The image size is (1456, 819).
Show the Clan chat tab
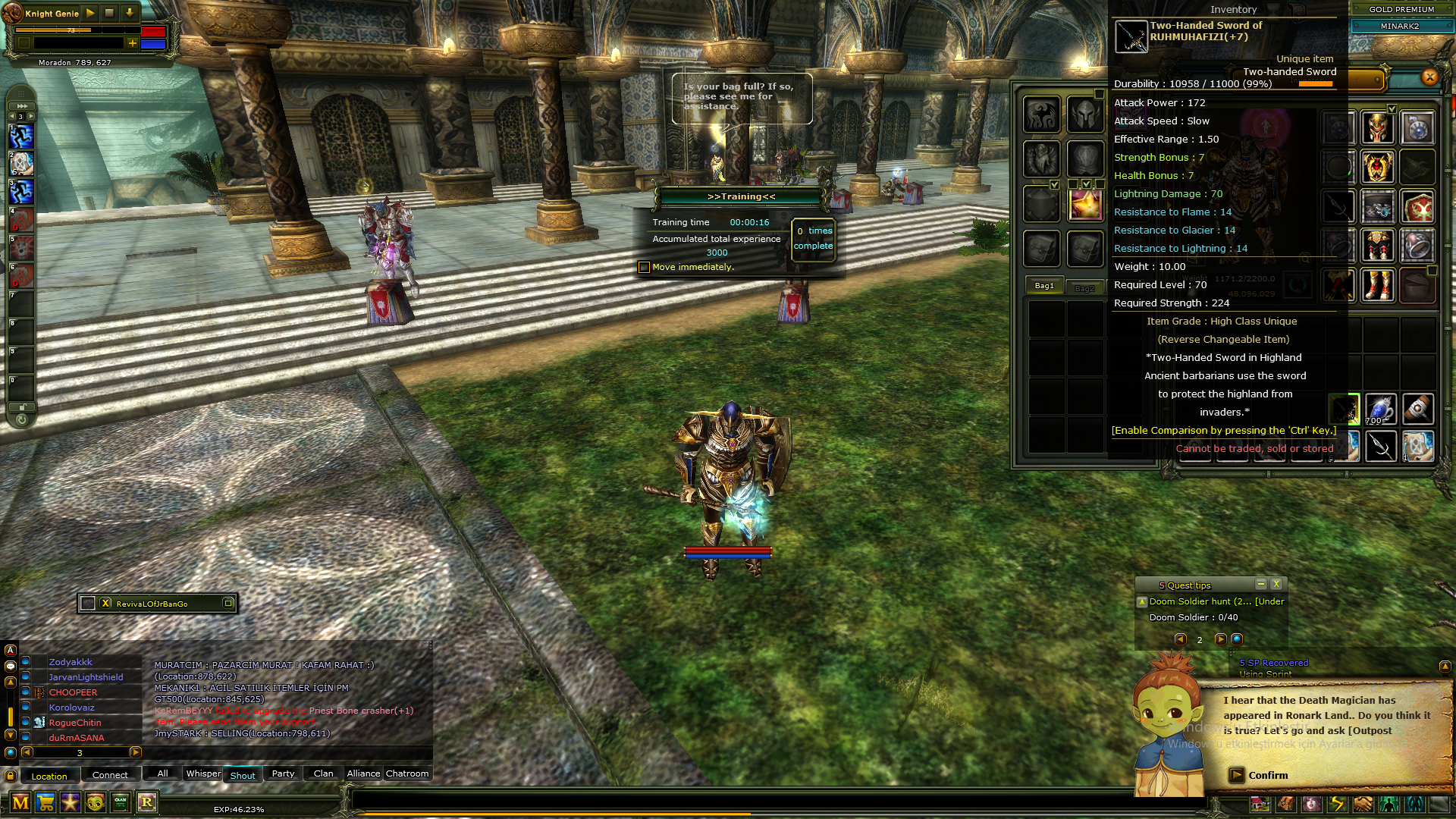(x=323, y=773)
